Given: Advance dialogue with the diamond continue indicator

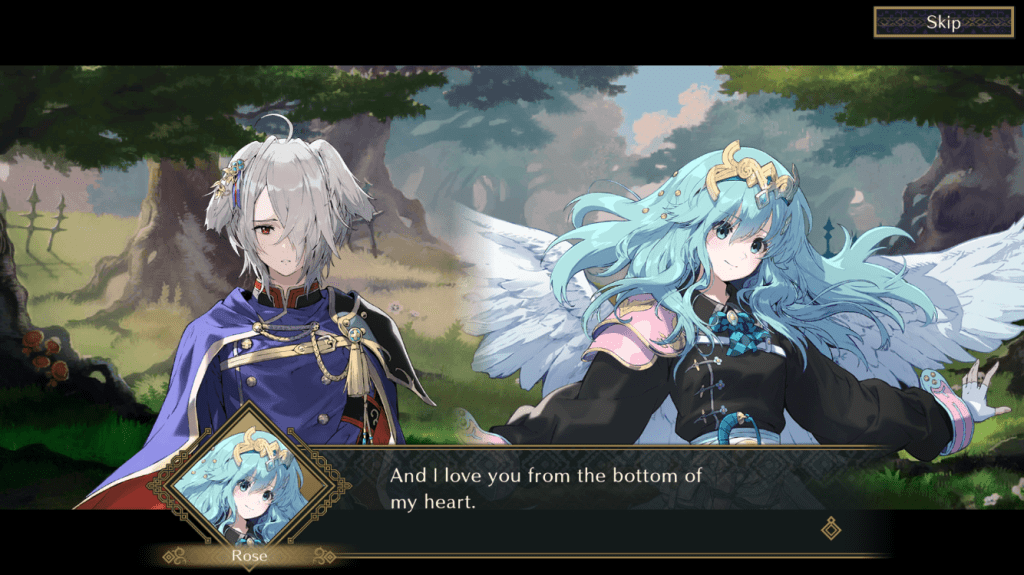Looking at the screenshot, I should pyautogui.click(x=830, y=528).
